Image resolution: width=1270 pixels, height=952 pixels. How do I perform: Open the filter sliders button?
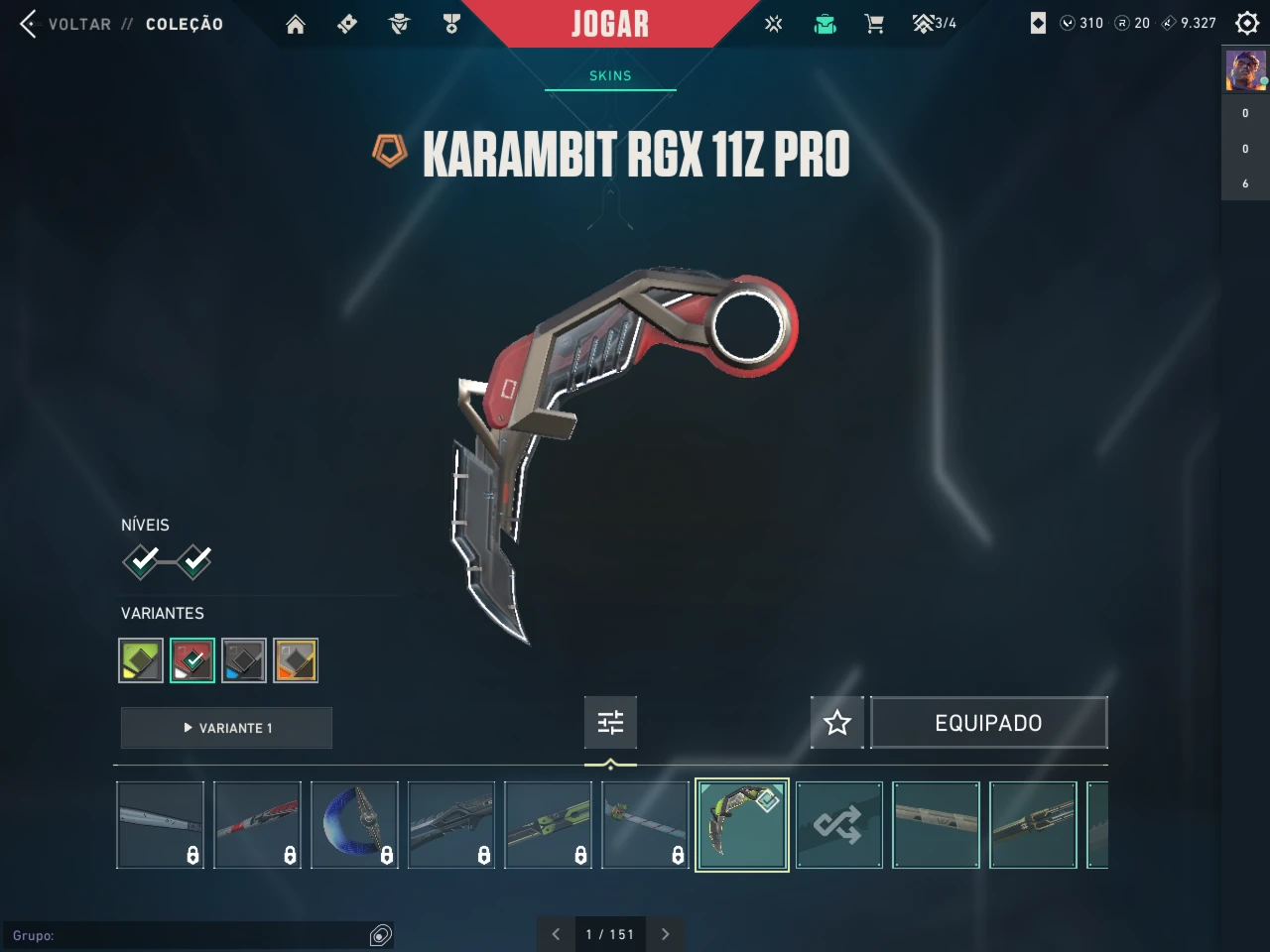610,723
